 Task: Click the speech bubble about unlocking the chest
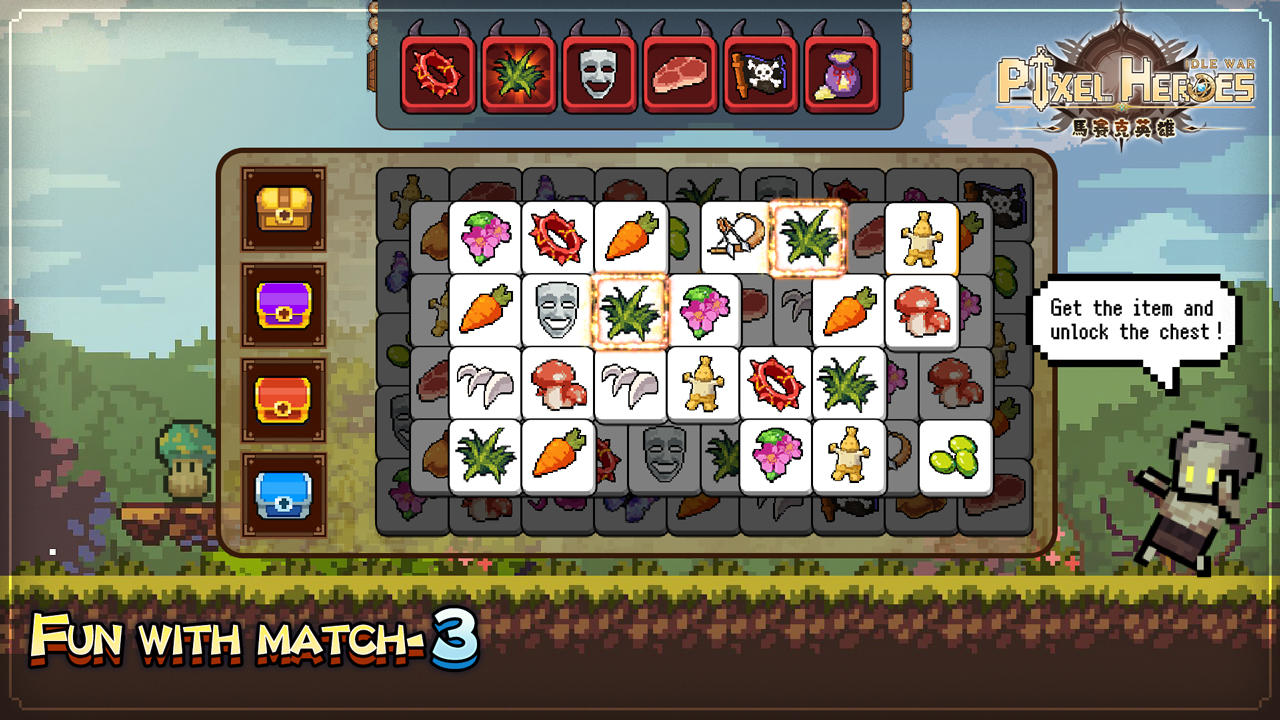pos(1134,321)
